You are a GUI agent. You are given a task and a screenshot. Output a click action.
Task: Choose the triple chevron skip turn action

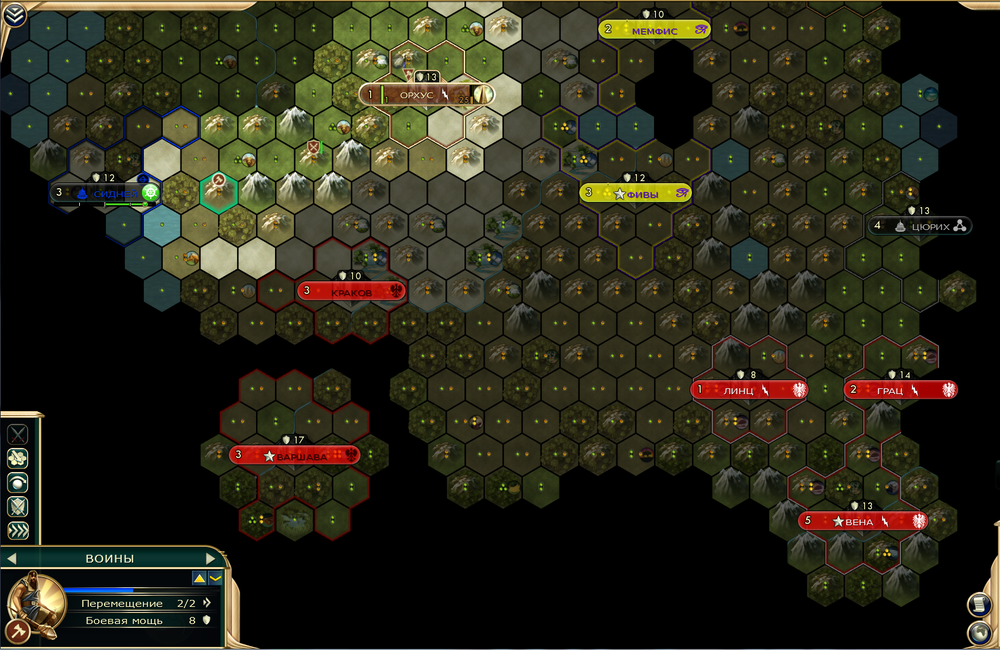coord(17,530)
